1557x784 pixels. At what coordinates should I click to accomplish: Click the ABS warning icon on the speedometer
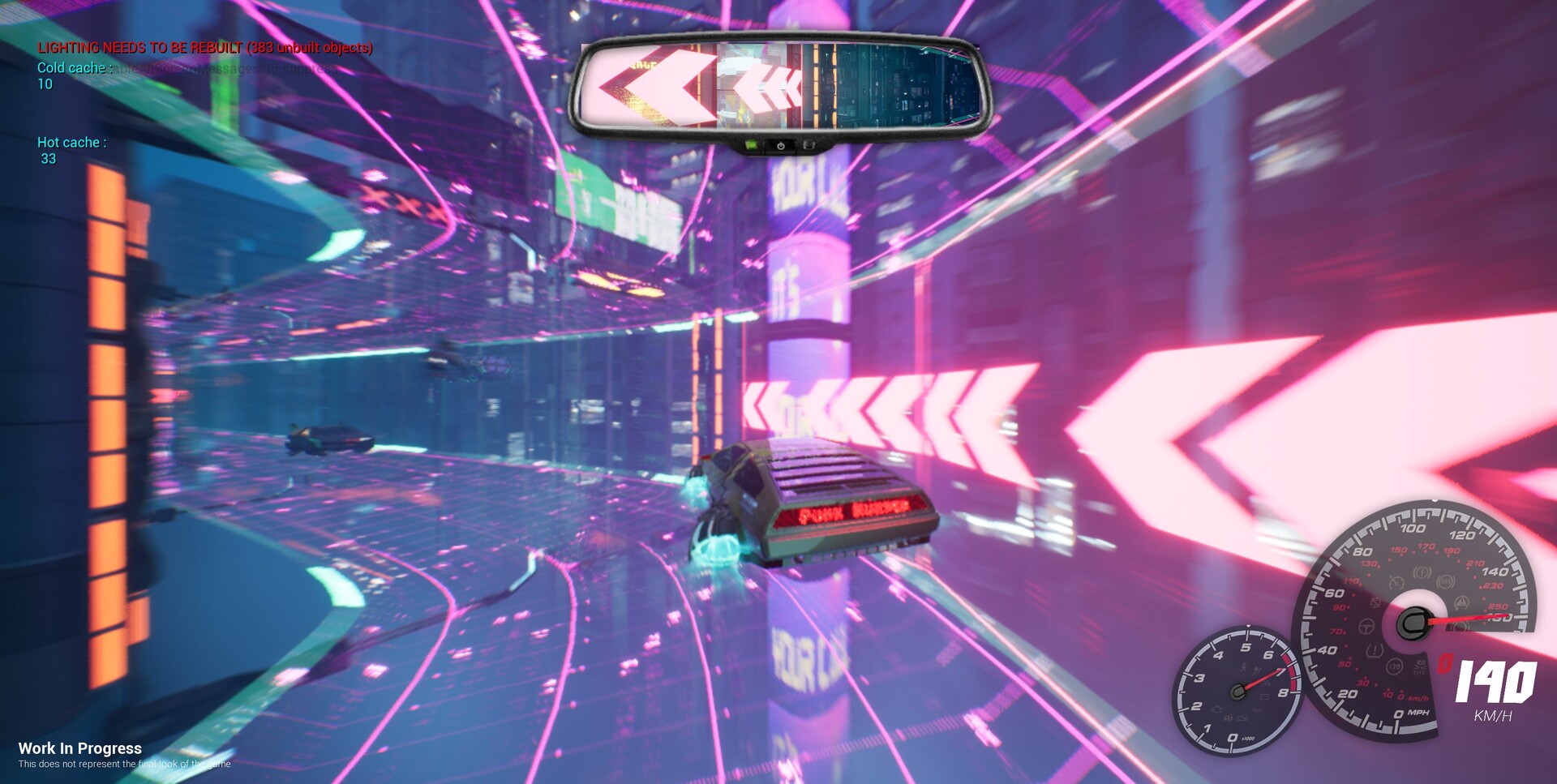[x=1446, y=581]
